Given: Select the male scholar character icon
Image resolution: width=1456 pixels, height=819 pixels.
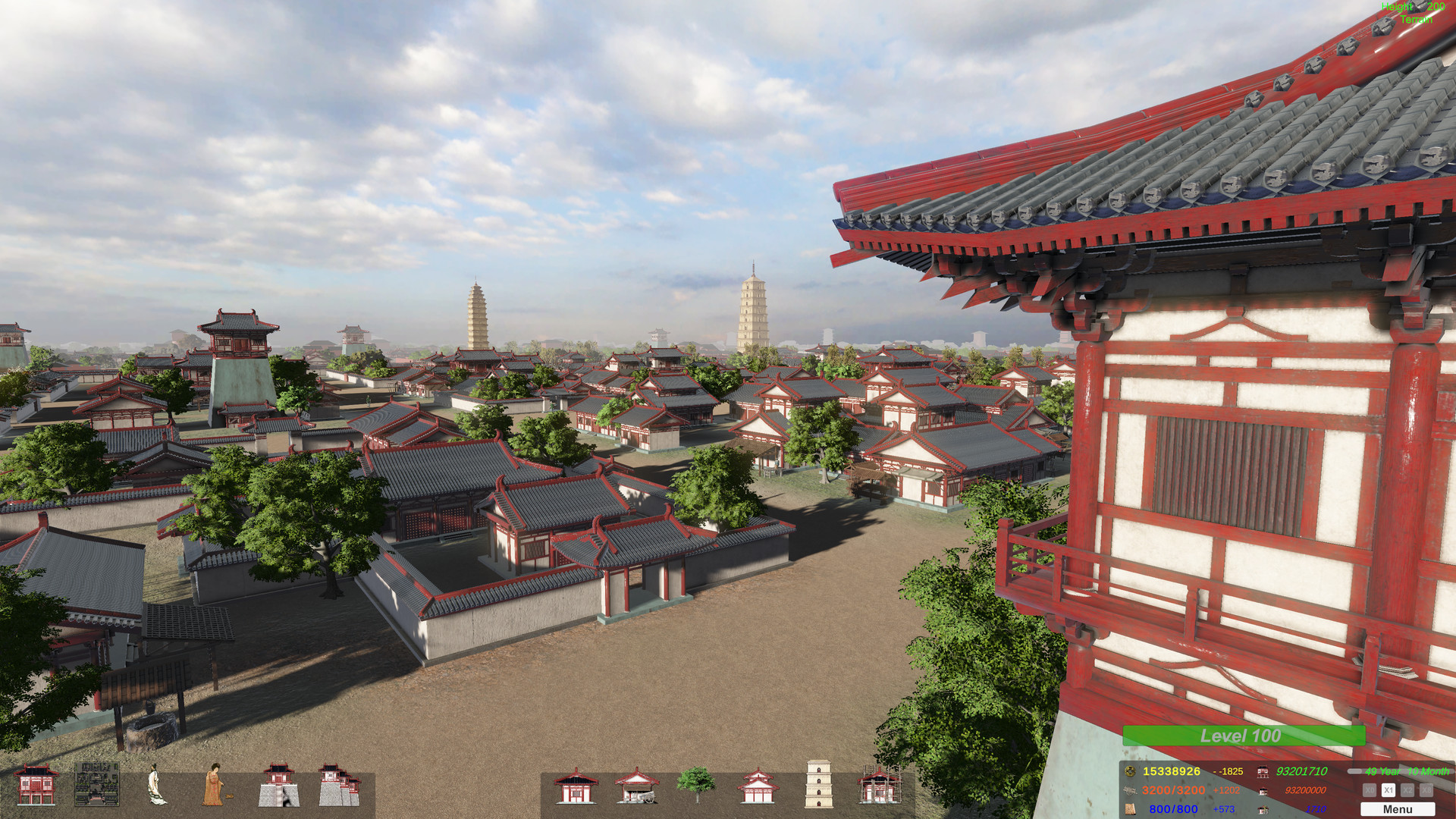Looking at the screenshot, I should tap(156, 783).
